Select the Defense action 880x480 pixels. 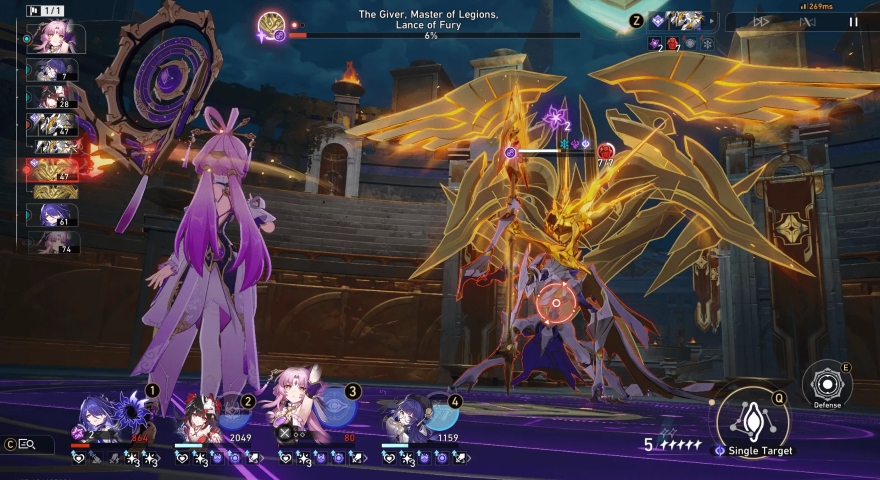(826, 384)
